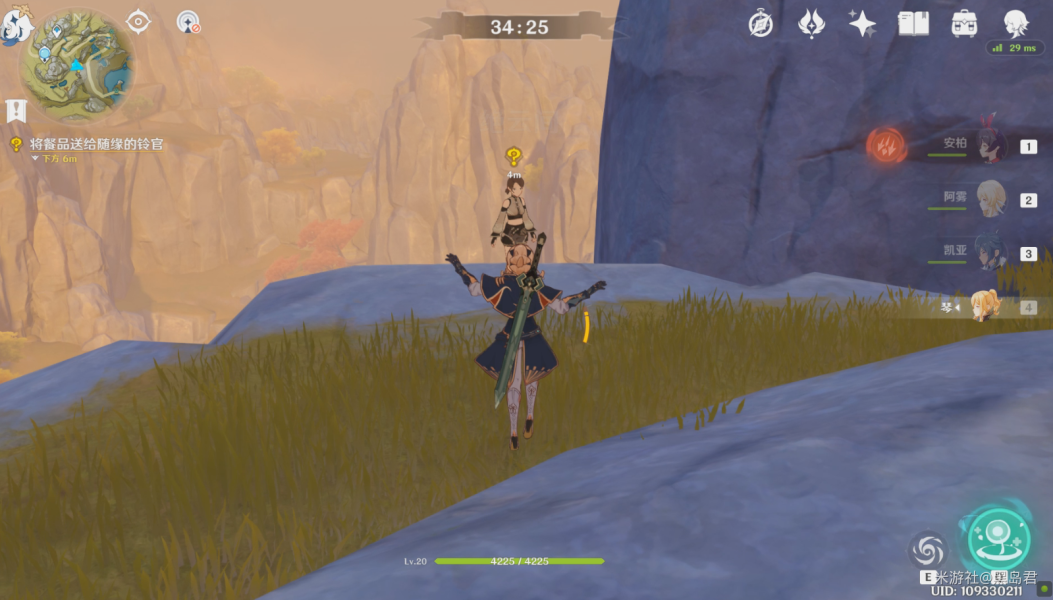Click the red claw icon beside 安柏
1053x600 pixels.
(886, 146)
